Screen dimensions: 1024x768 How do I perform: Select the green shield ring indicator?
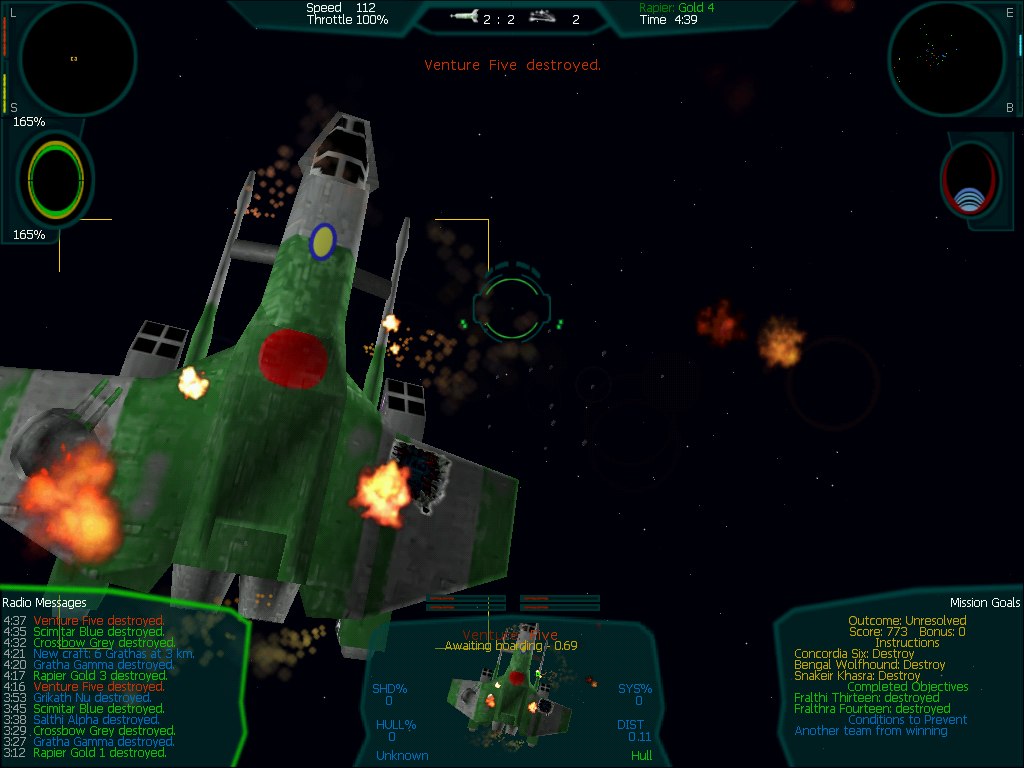coord(58,179)
